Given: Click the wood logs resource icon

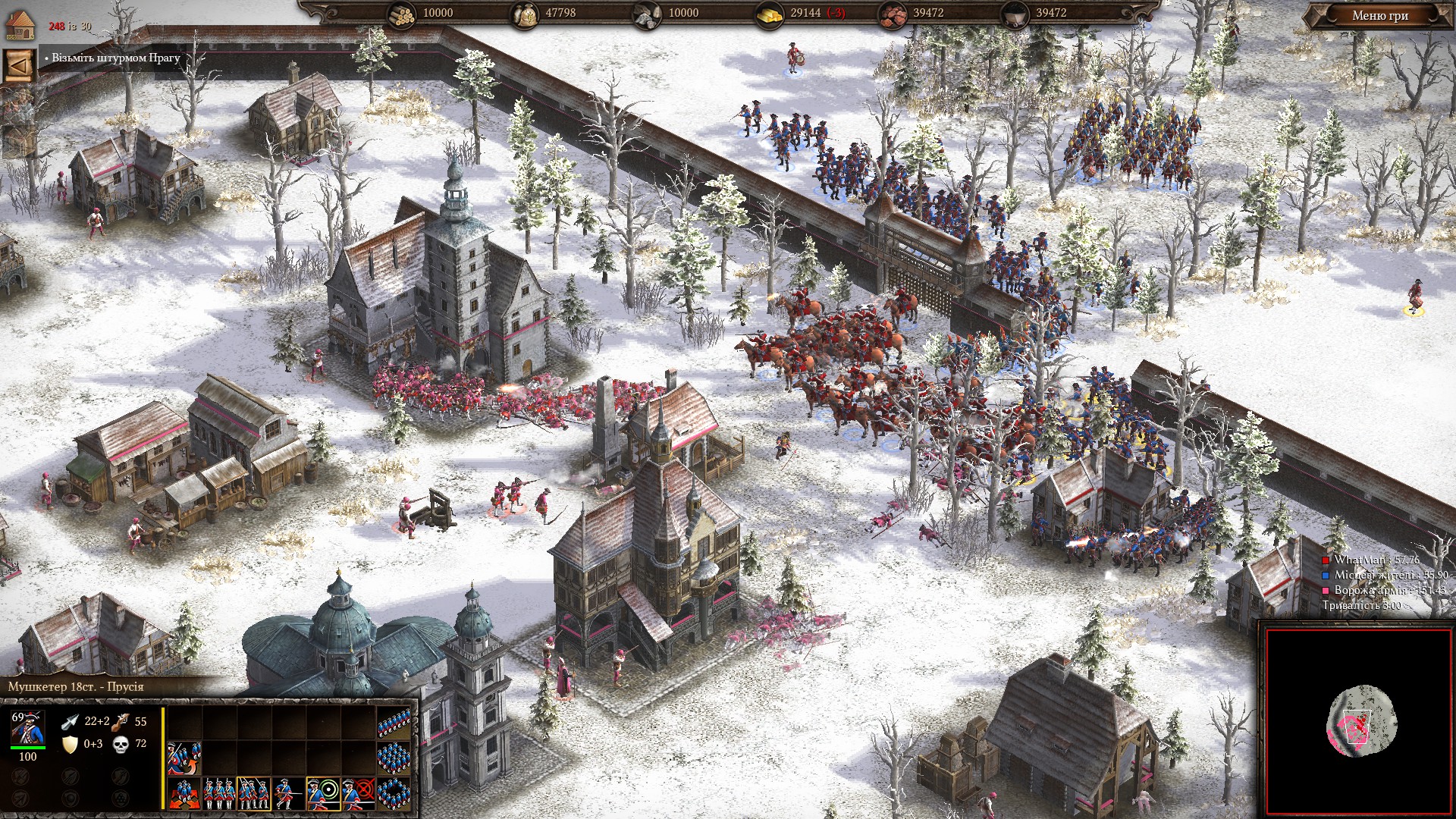Looking at the screenshot, I should pyautogui.click(x=402, y=14).
